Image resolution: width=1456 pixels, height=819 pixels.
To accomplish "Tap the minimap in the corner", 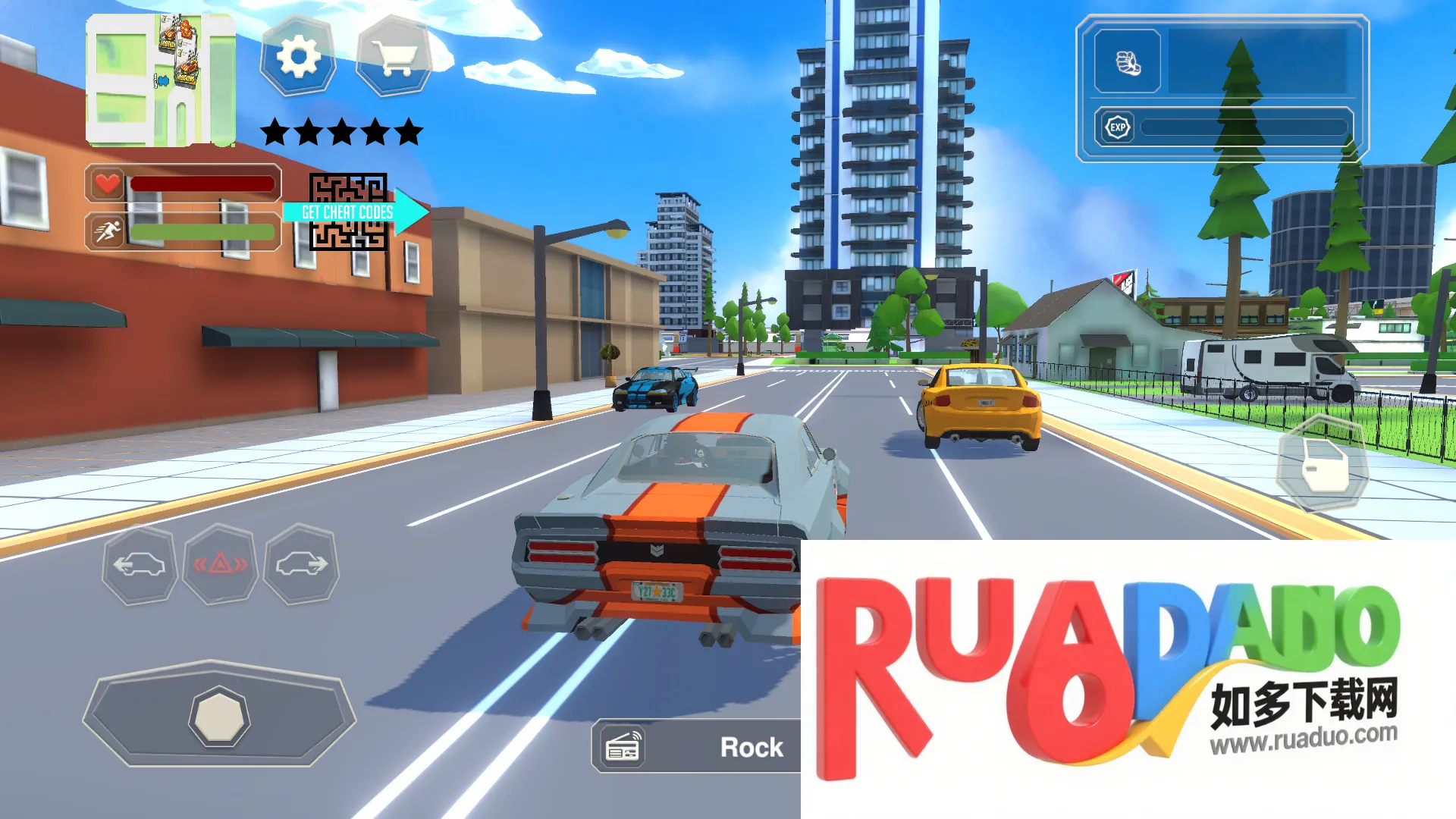I will click(x=160, y=80).
